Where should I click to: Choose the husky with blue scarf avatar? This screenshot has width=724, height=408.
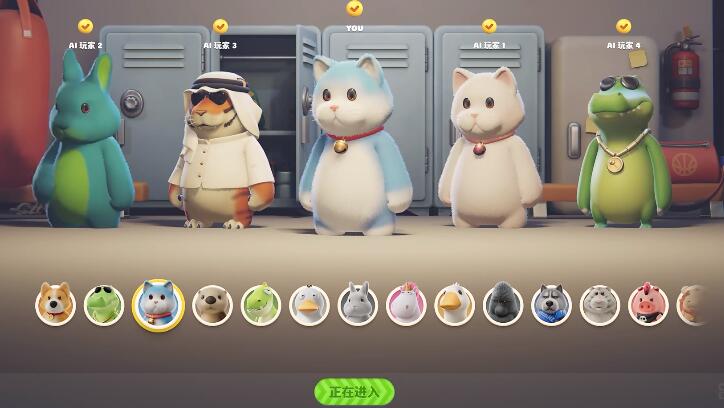(551, 304)
